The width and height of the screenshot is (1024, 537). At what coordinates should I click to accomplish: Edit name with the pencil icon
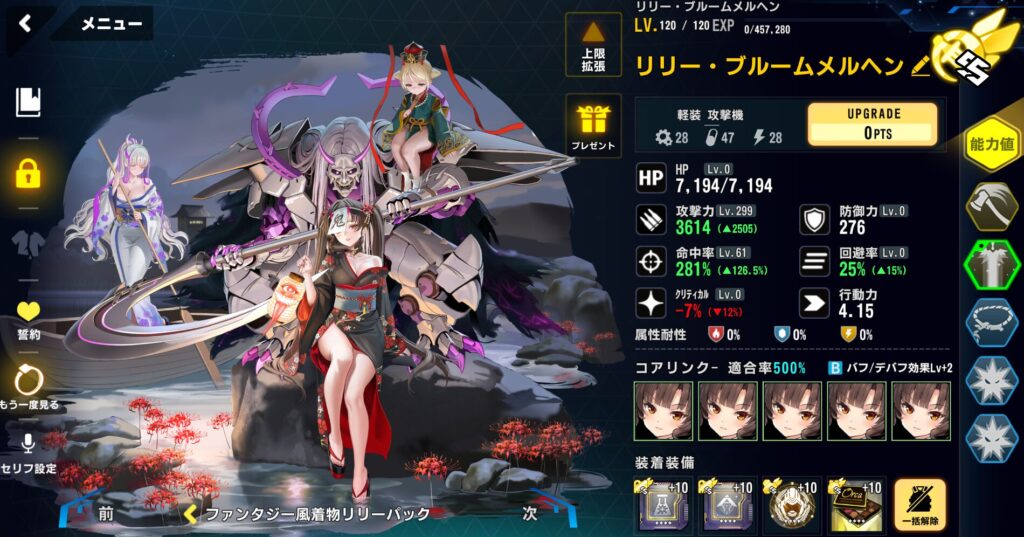click(921, 66)
